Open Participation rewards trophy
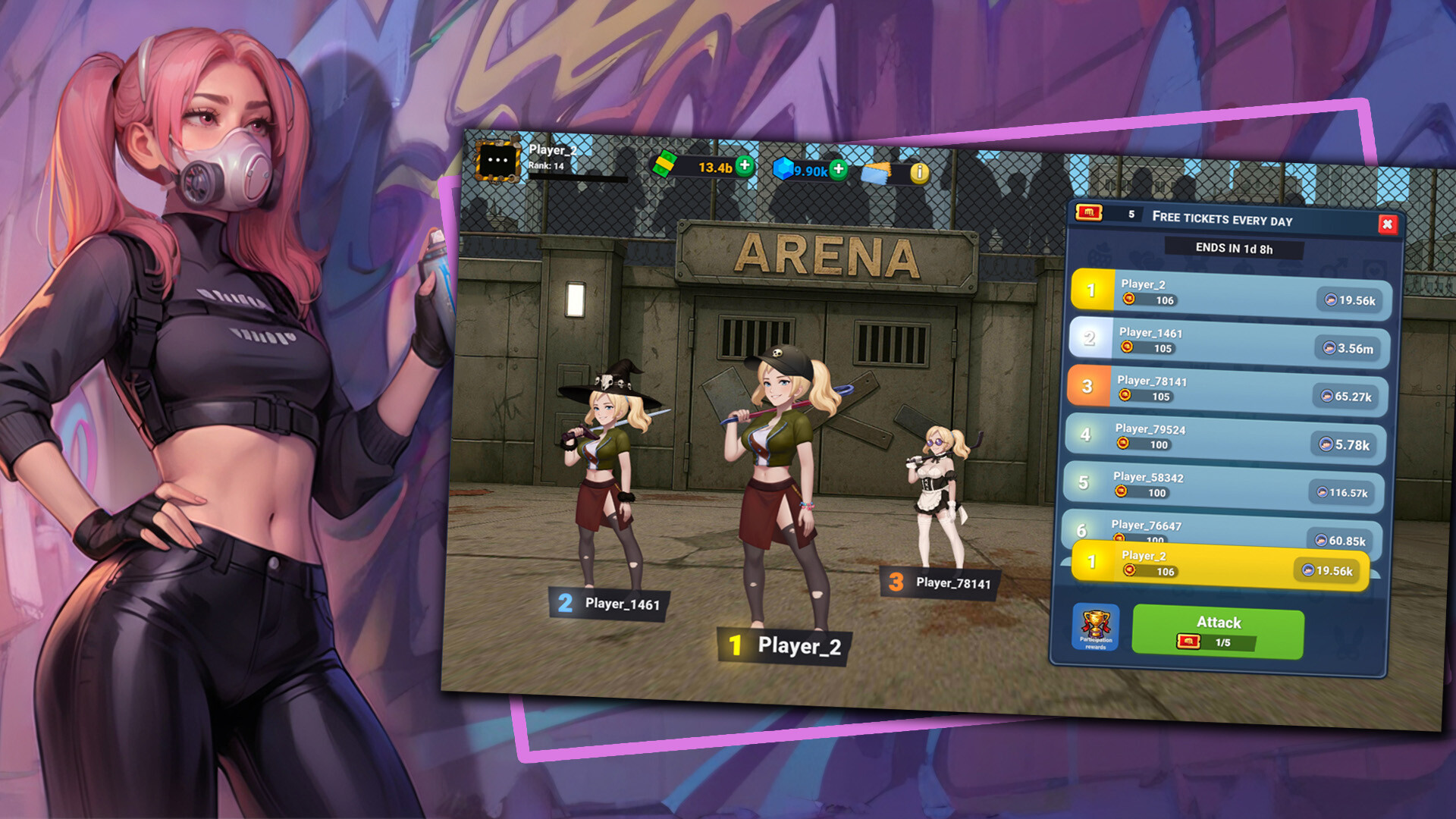Screen dimensions: 1456x819 (1096, 626)
